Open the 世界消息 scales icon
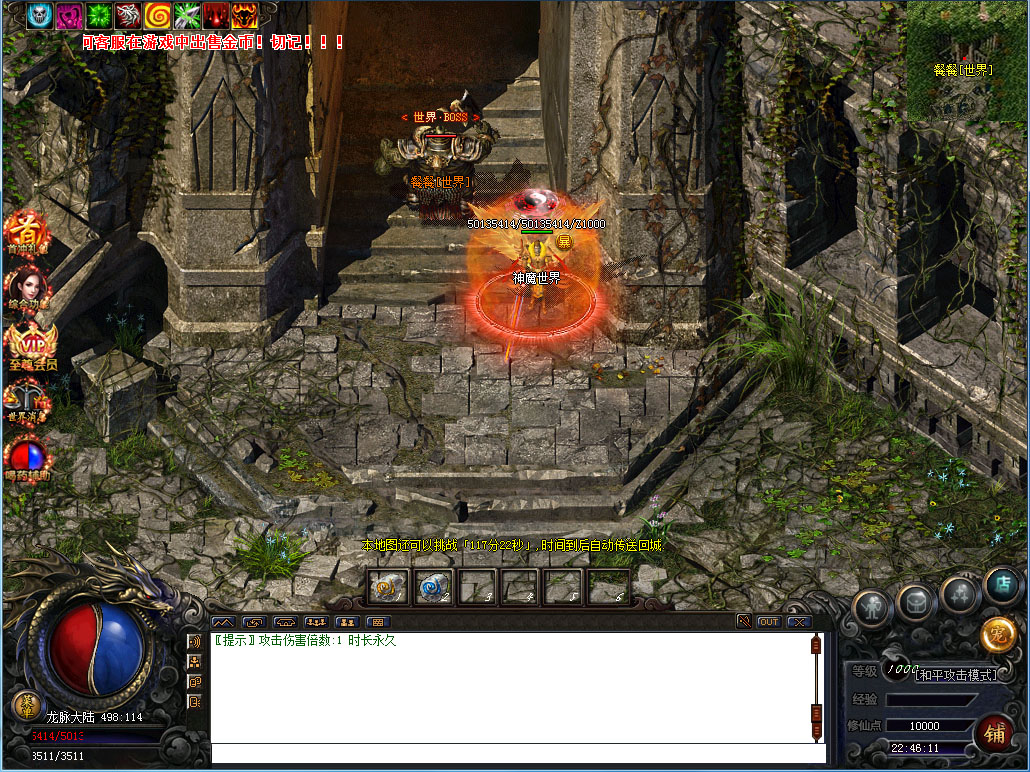Image resolution: width=1030 pixels, height=772 pixels. point(28,401)
